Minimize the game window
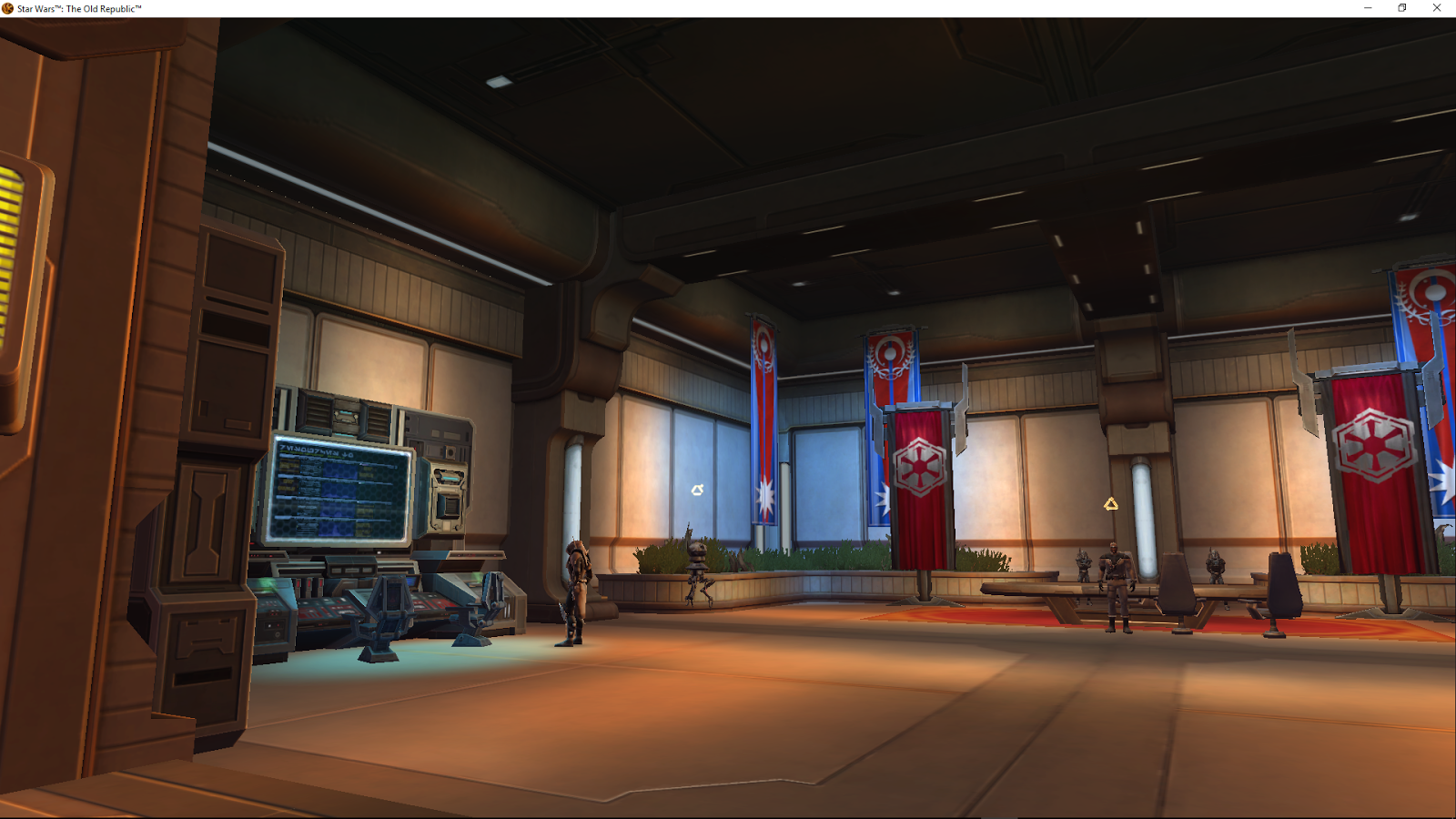Image resolution: width=1456 pixels, height=819 pixels. tap(1366, 7)
